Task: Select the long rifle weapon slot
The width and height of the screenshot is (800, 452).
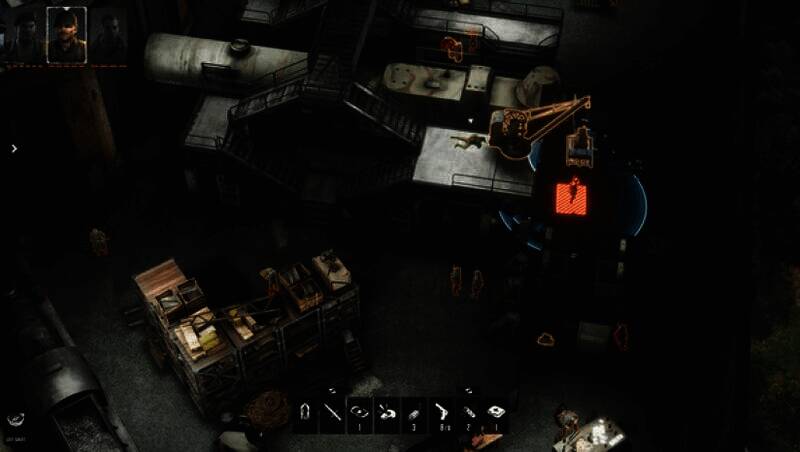Action: [x=333, y=411]
